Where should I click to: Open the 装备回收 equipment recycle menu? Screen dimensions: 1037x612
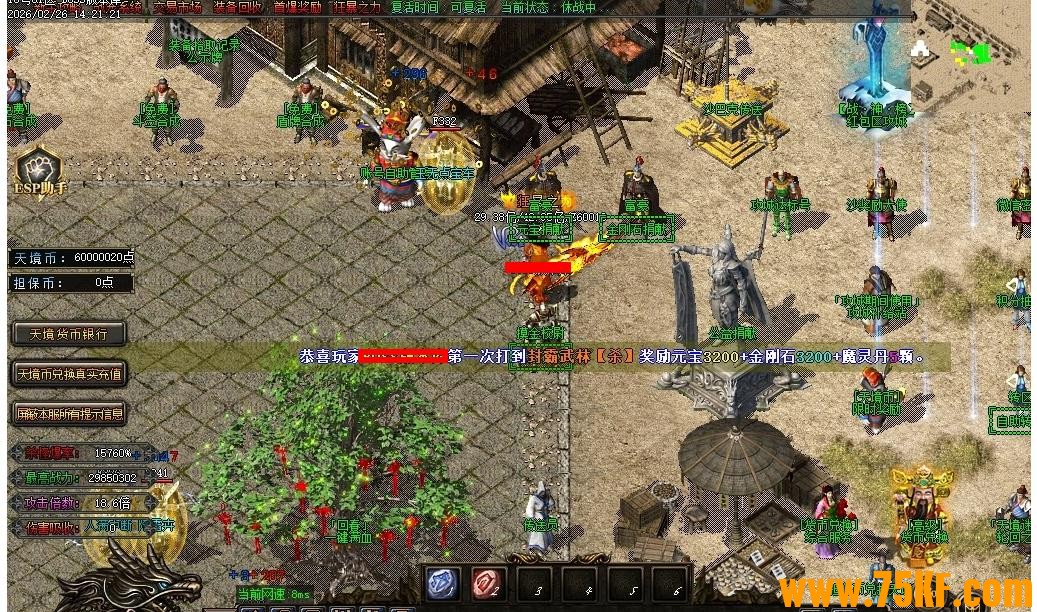click(237, 8)
